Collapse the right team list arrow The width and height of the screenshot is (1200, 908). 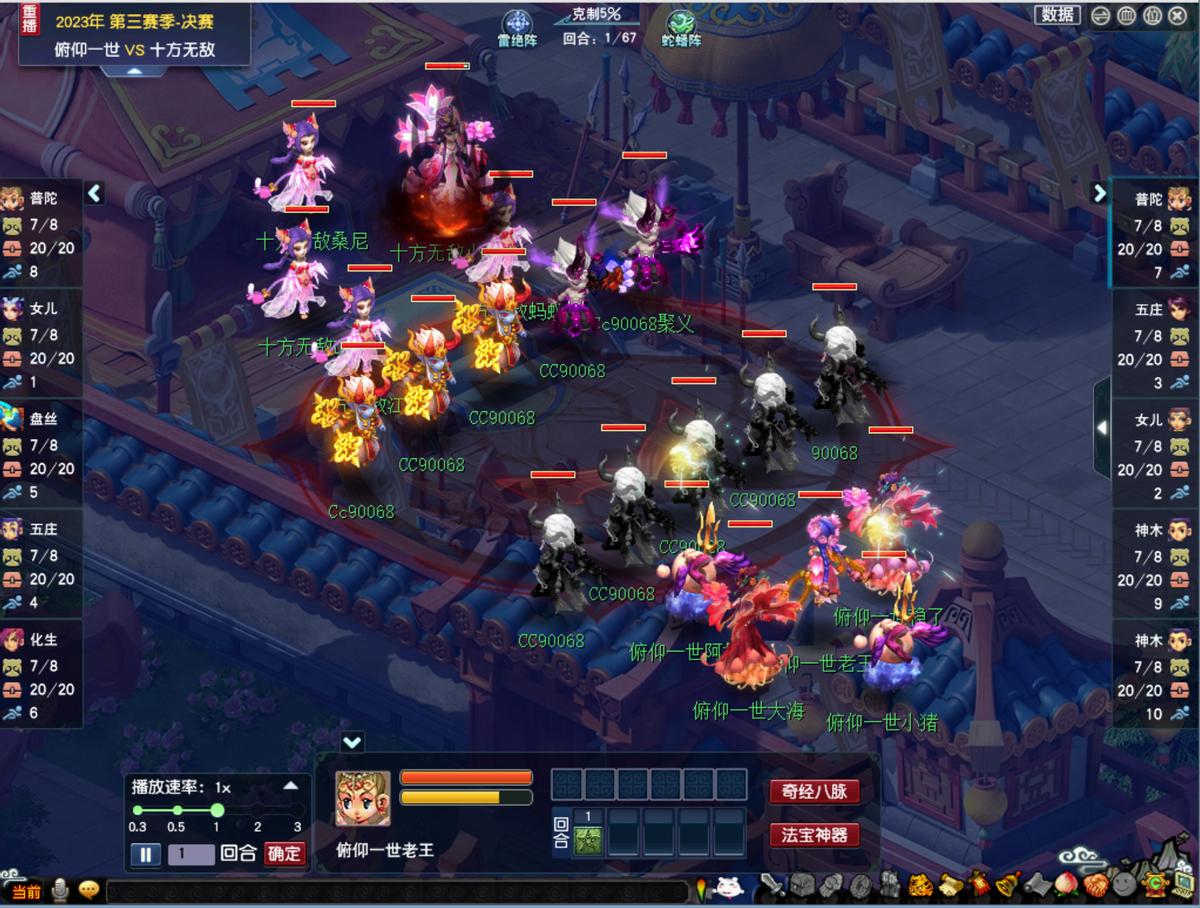coord(1099,192)
